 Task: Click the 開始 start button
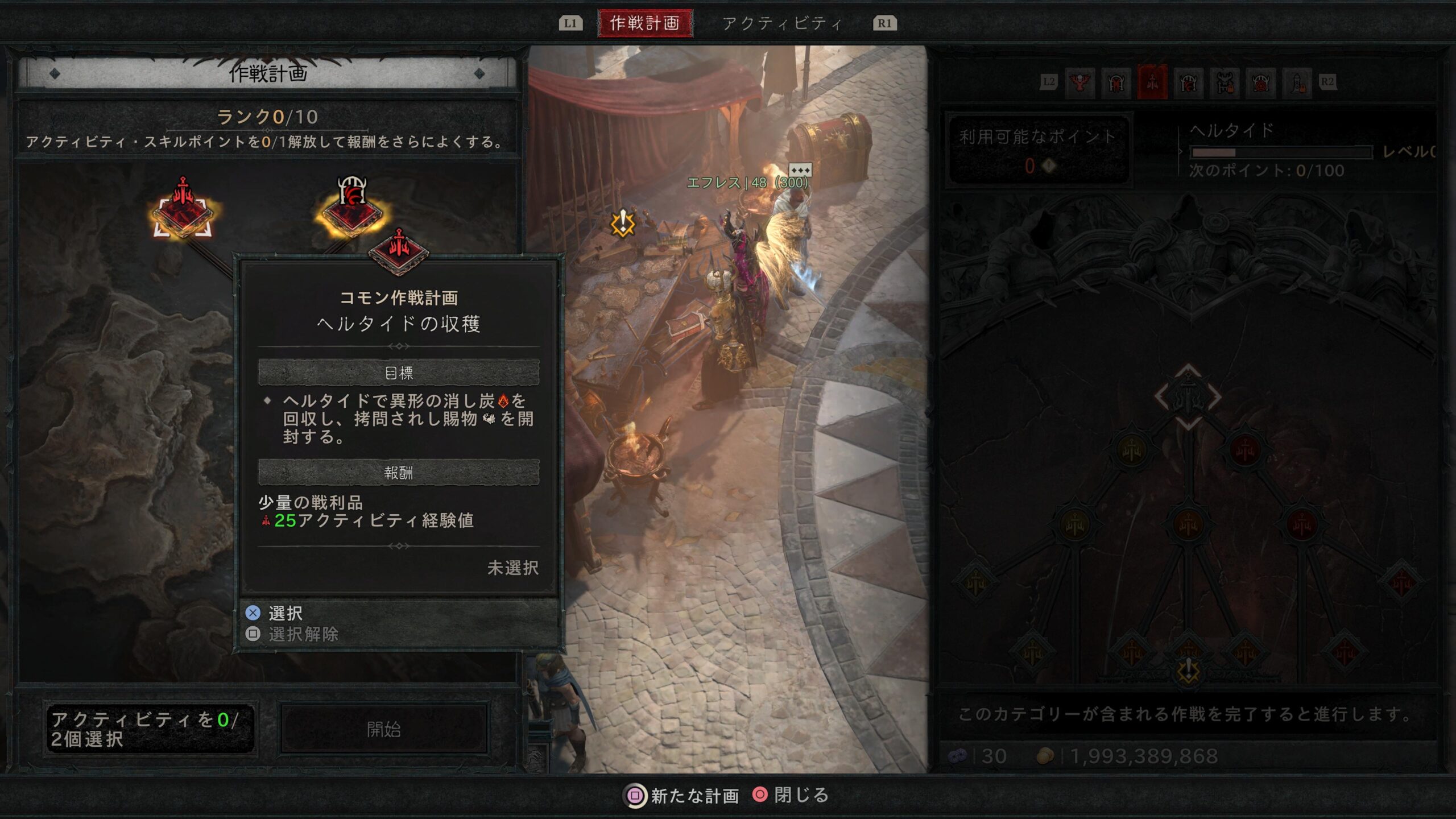384,729
